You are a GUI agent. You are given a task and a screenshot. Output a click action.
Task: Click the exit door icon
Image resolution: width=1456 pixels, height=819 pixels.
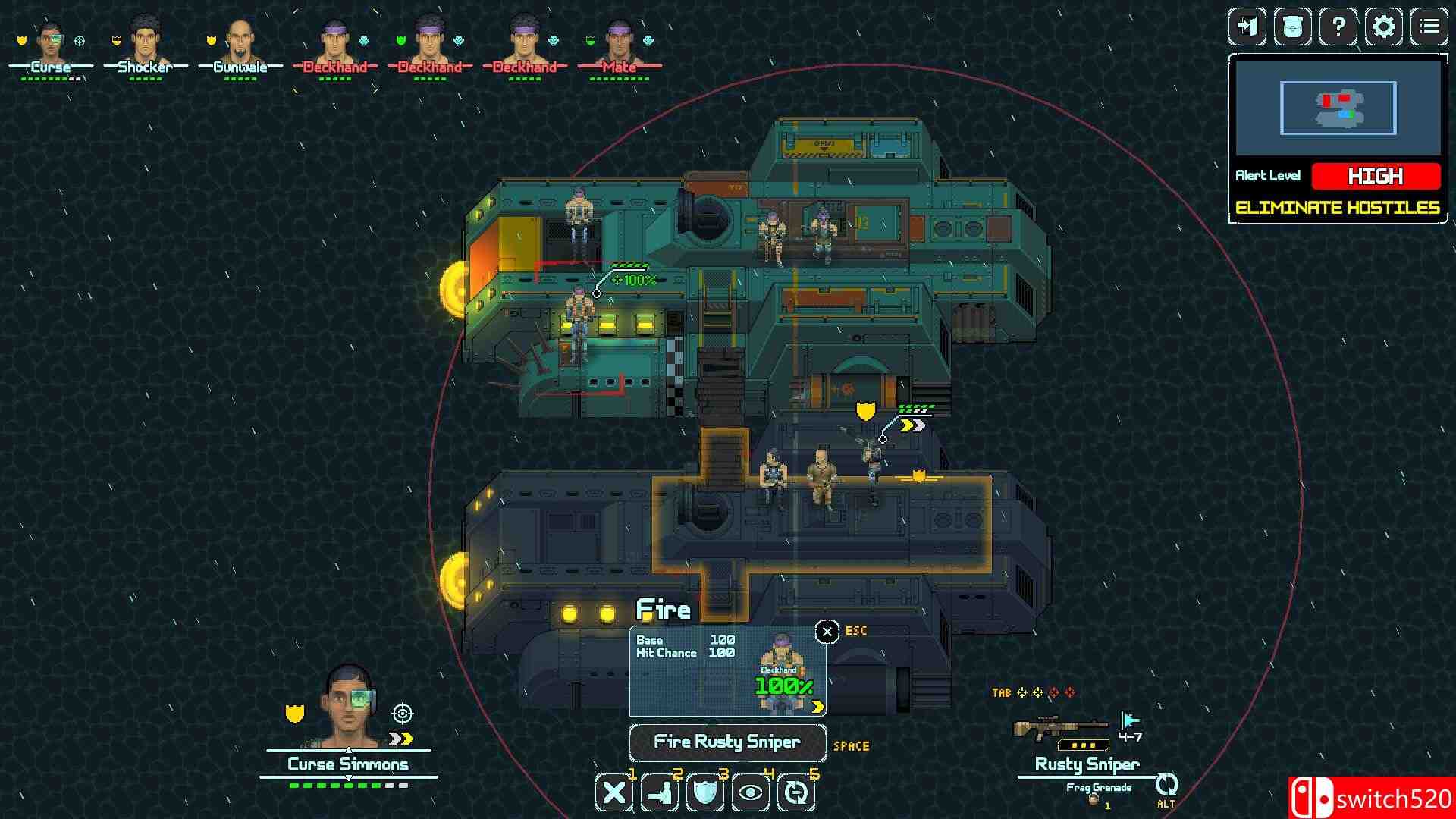pos(1247,27)
